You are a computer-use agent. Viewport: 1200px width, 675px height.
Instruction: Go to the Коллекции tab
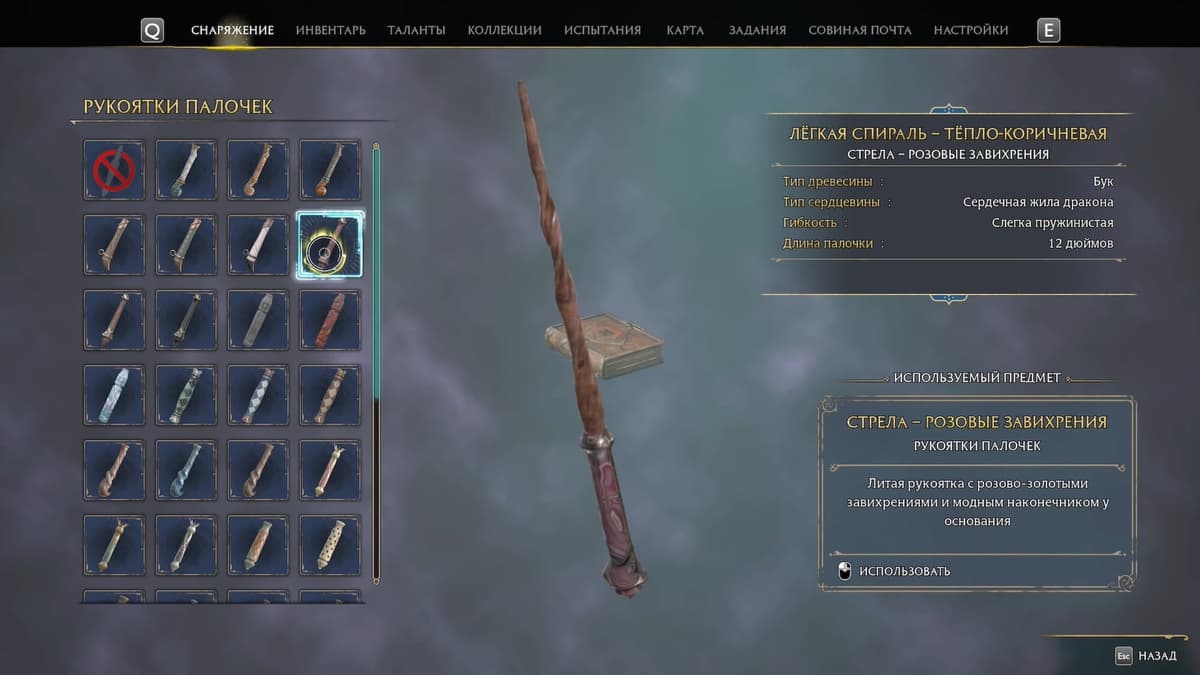(x=504, y=30)
